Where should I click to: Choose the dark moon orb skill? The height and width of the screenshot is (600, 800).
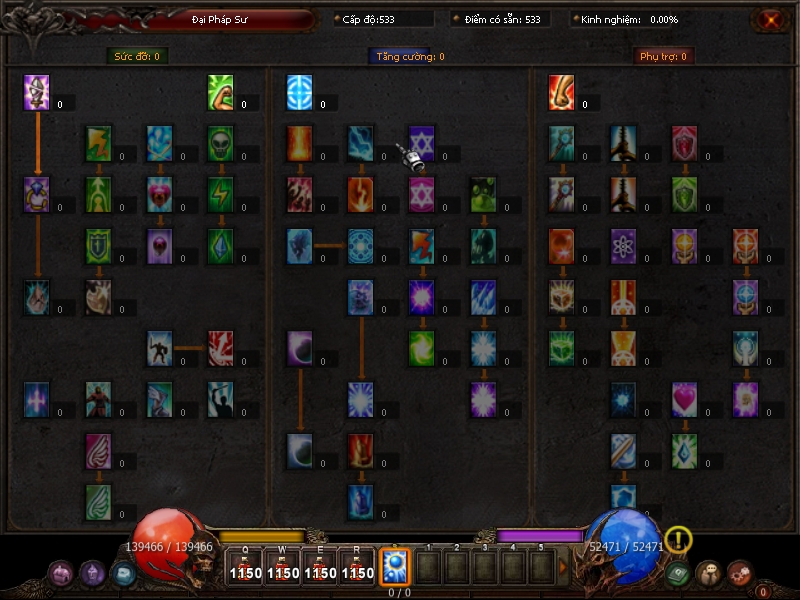pyautogui.click(x=299, y=348)
